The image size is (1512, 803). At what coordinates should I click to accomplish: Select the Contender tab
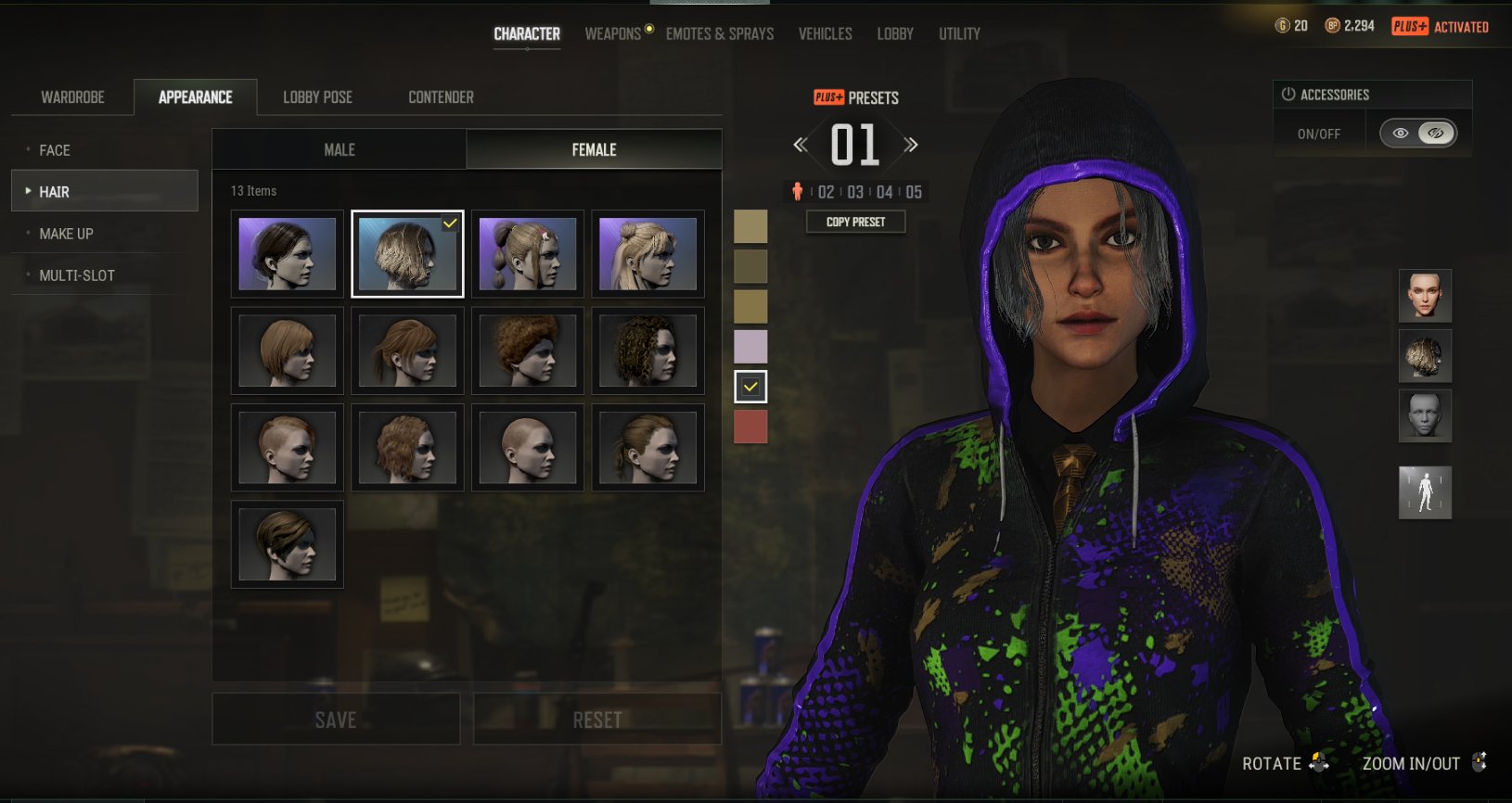[441, 97]
